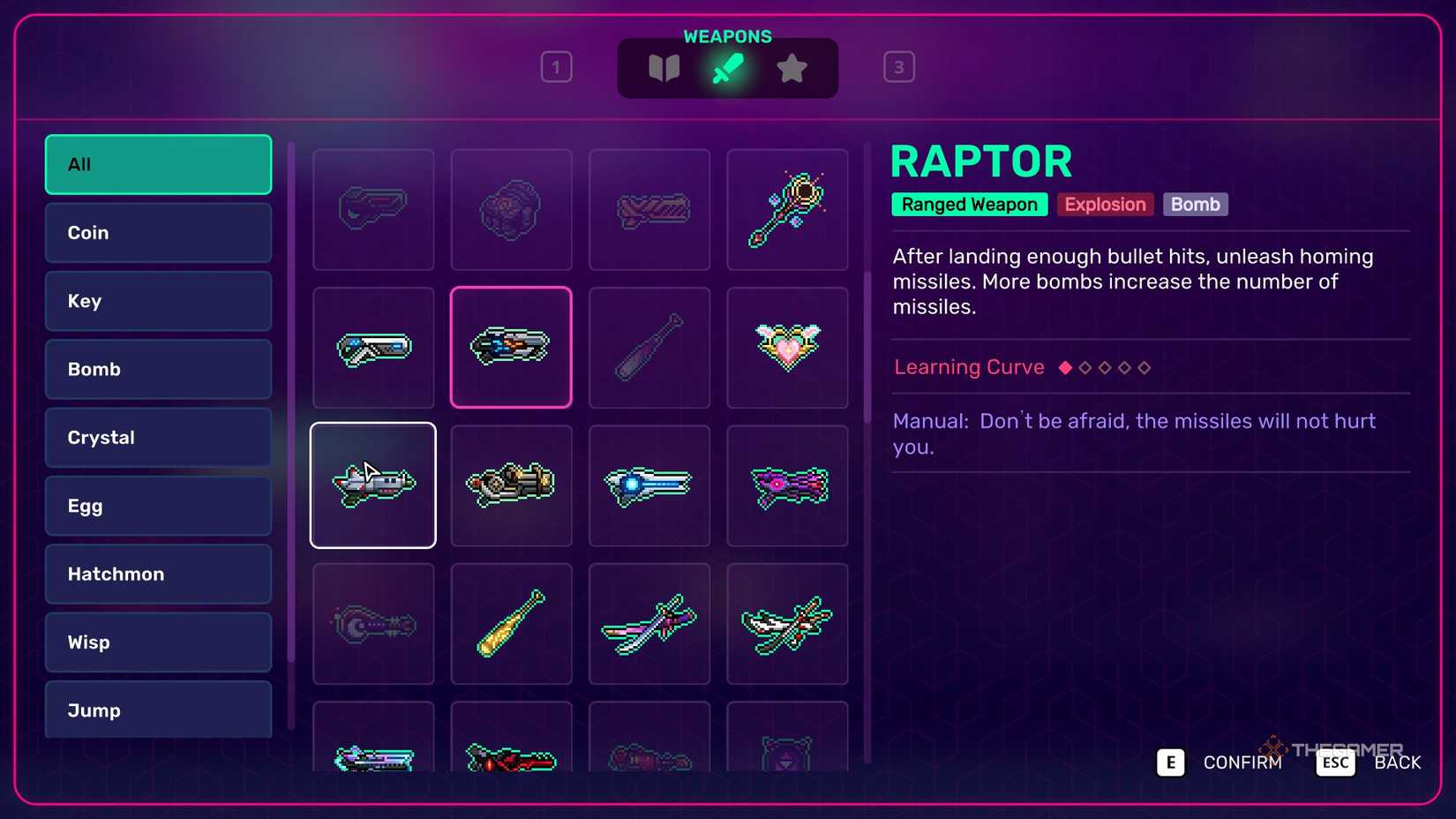This screenshot has width=1456, height=819.
Task: Select the golden bat weapon
Action: click(x=512, y=623)
